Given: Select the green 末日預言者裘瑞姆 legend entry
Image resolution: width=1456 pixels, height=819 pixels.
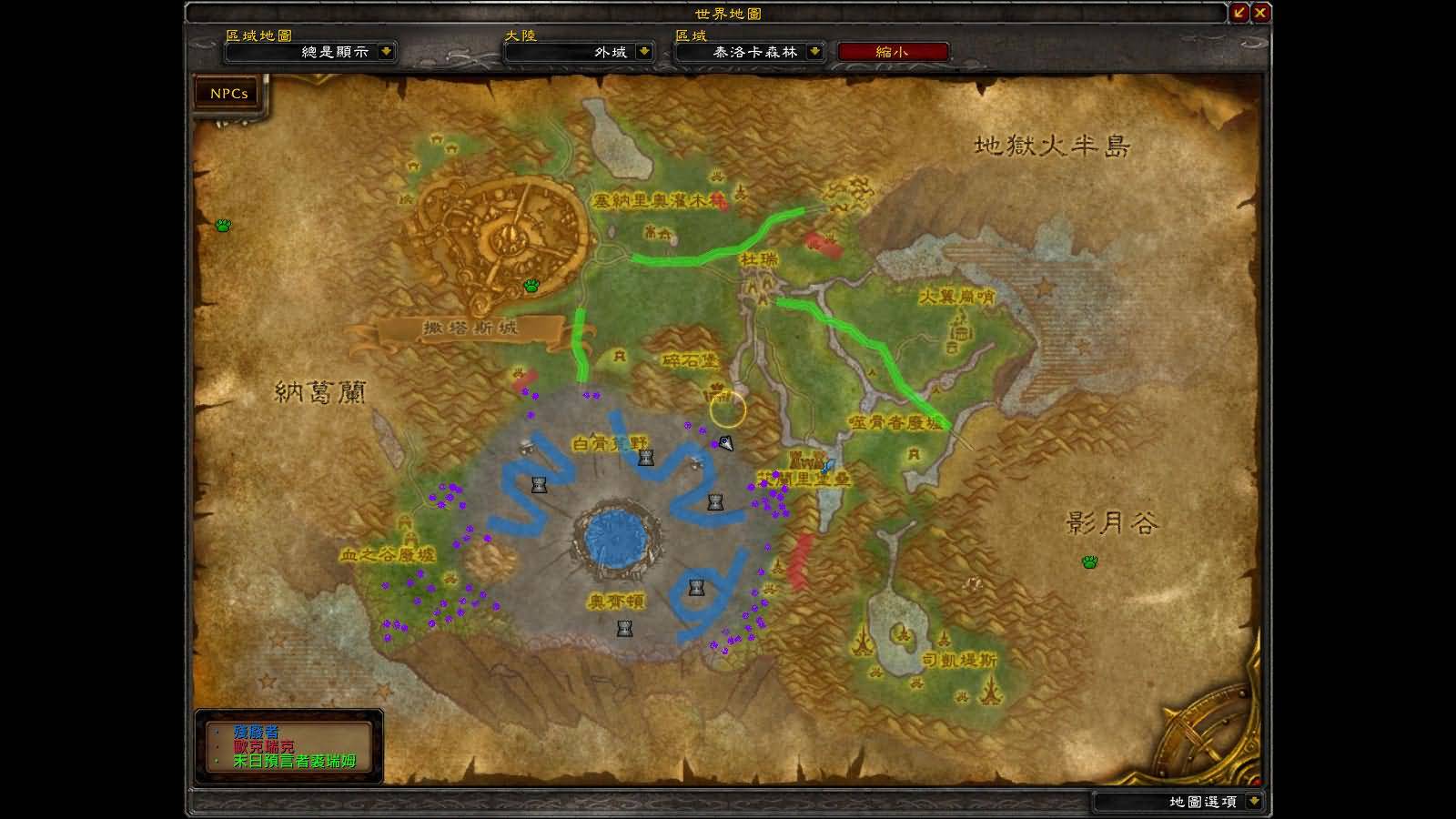Looking at the screenshot, I should (x=294, y=761).
